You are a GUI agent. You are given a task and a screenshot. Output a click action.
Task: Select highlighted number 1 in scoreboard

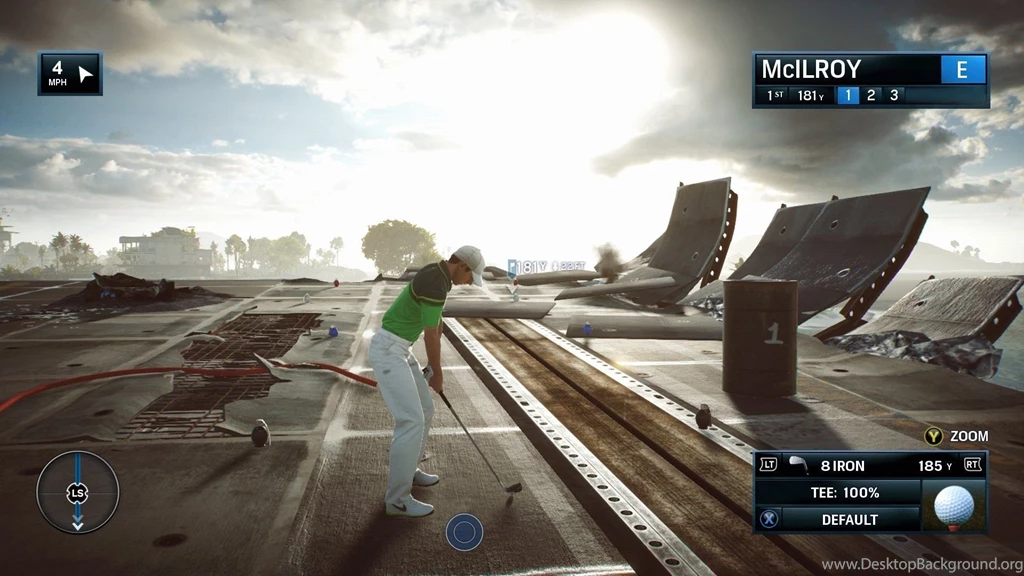pyautogui.click(x=847, y=96)
